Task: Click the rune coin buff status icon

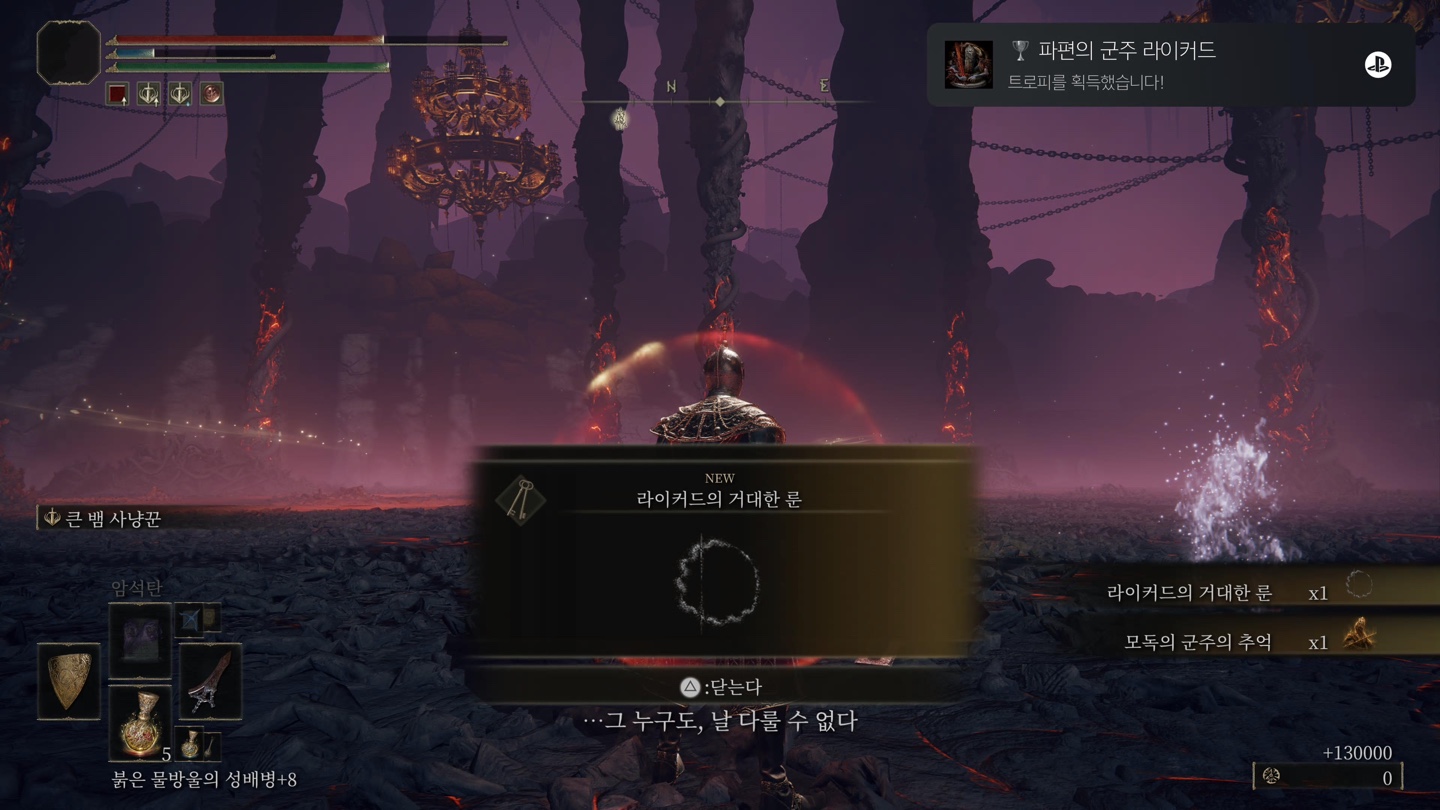Action: [x=211, y=93]
